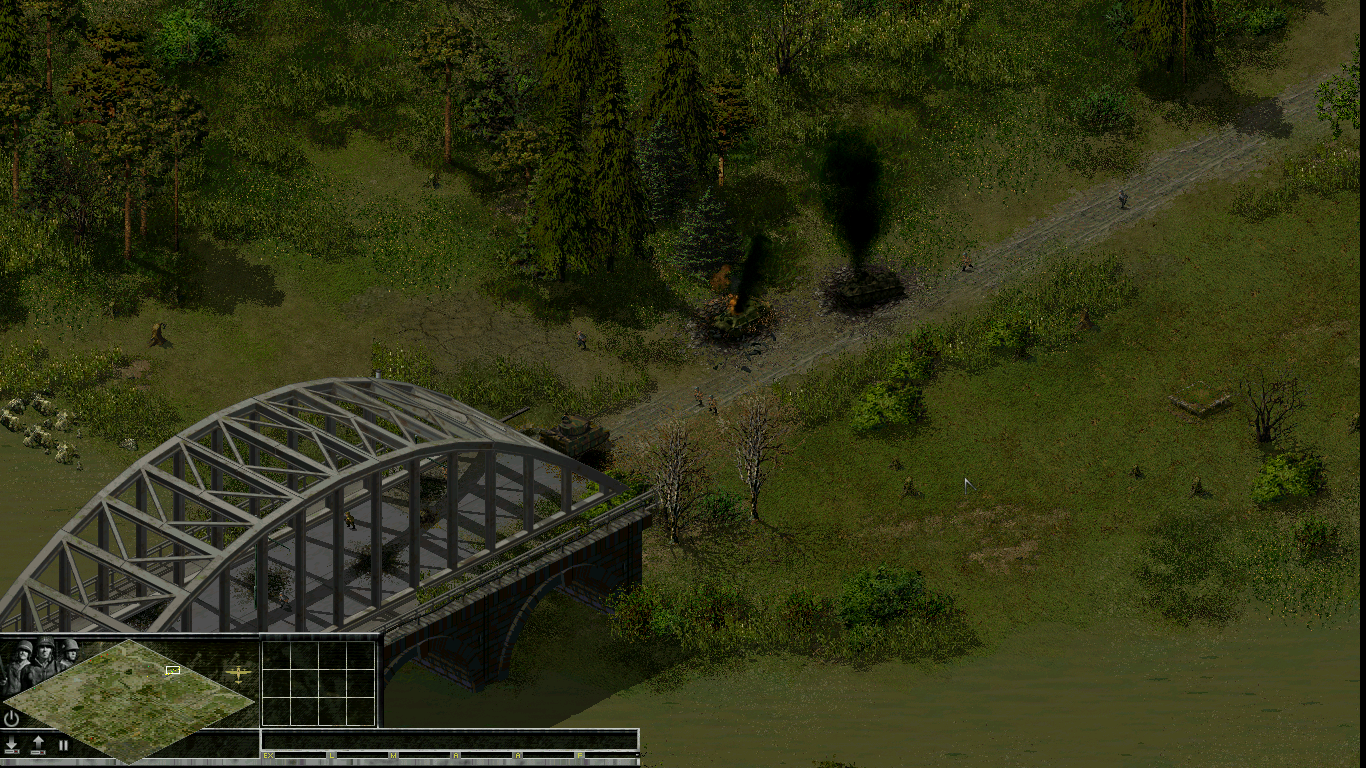This screenshot has height=768, width=1366.
Task: Pause the game with the pause button
Action: click(63, 745)
